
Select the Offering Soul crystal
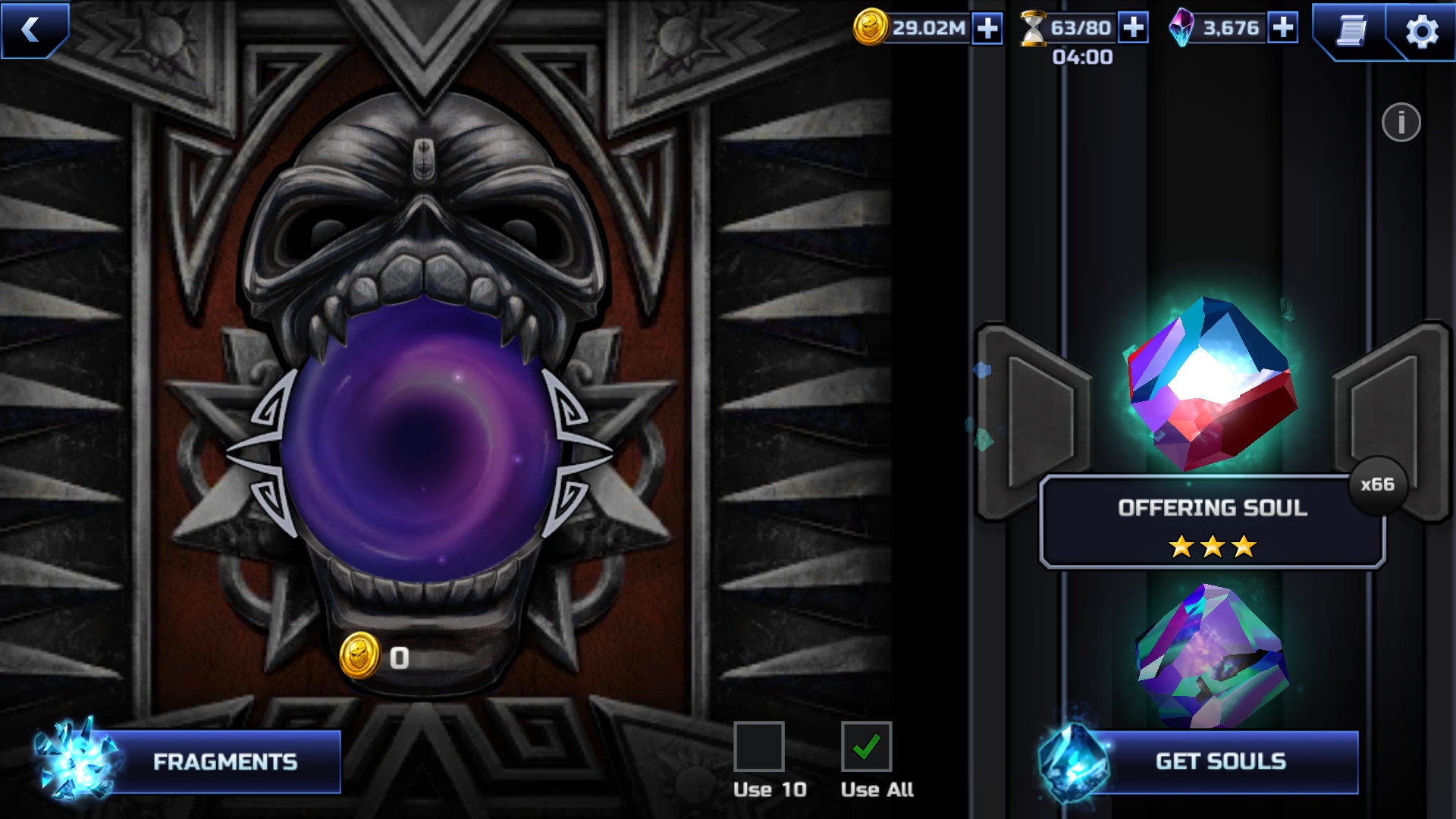1212,385
